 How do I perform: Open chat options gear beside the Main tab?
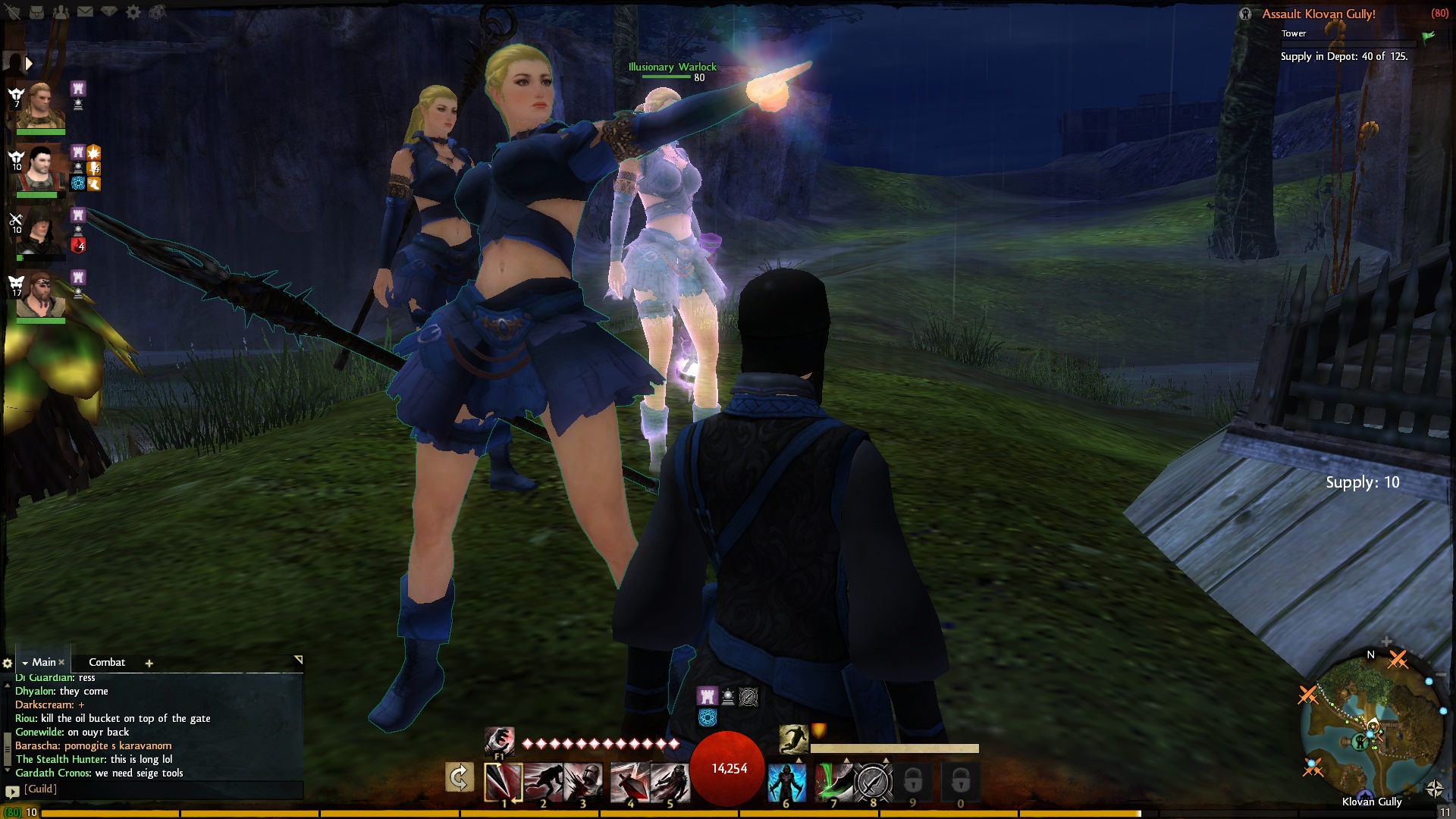(x=8, y=663)
